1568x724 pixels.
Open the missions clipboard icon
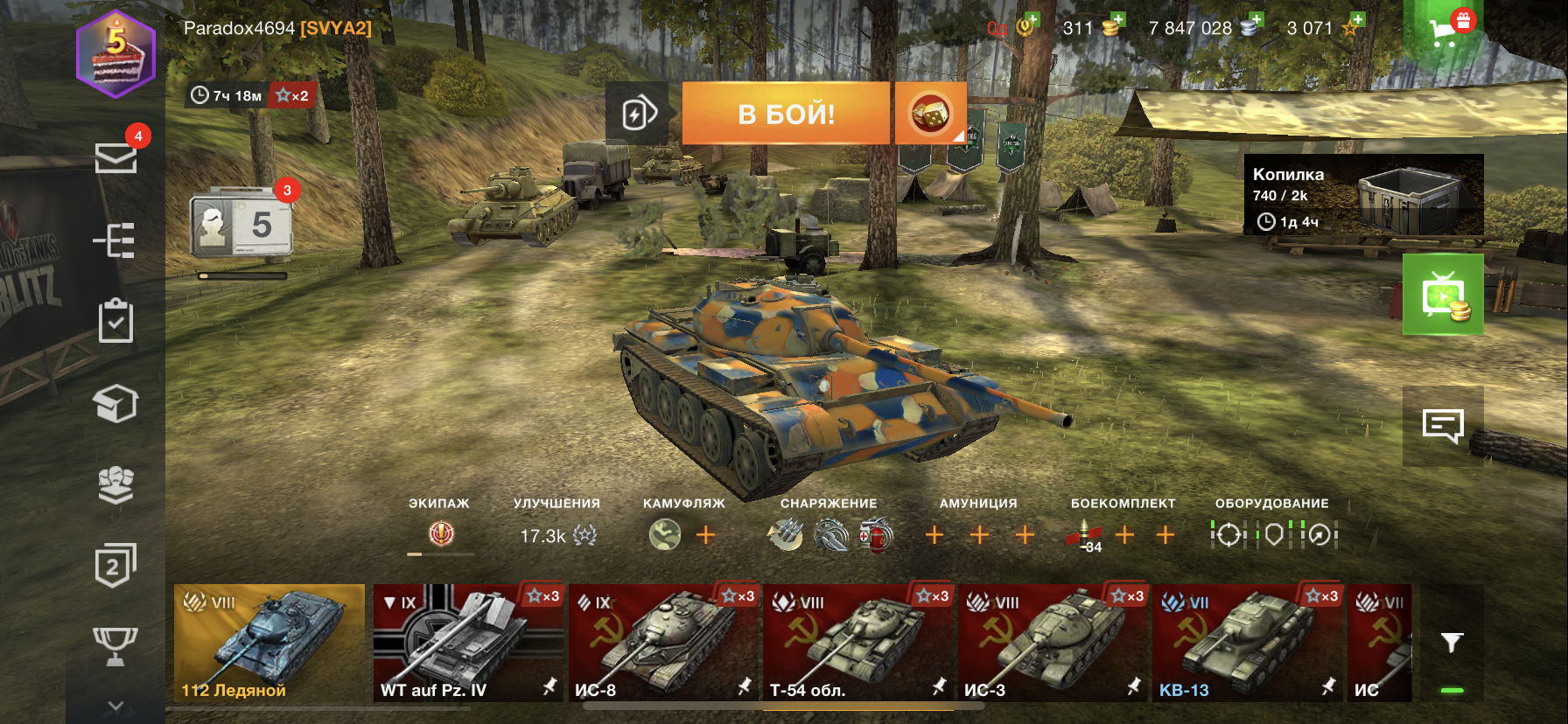[115, 321]
